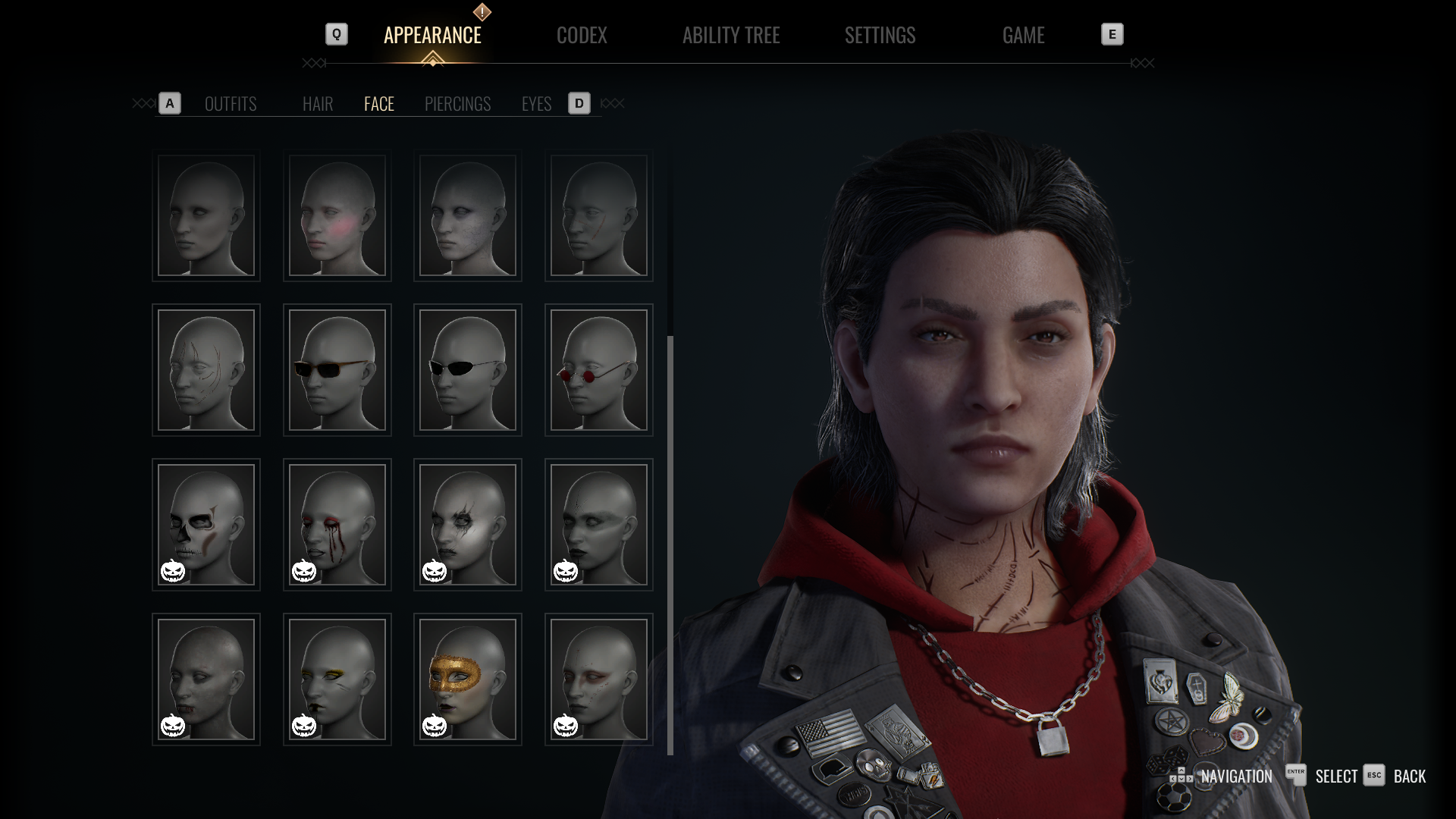Open the Codex tab
Screen dimensions: 1456x819
pos(582,35)
